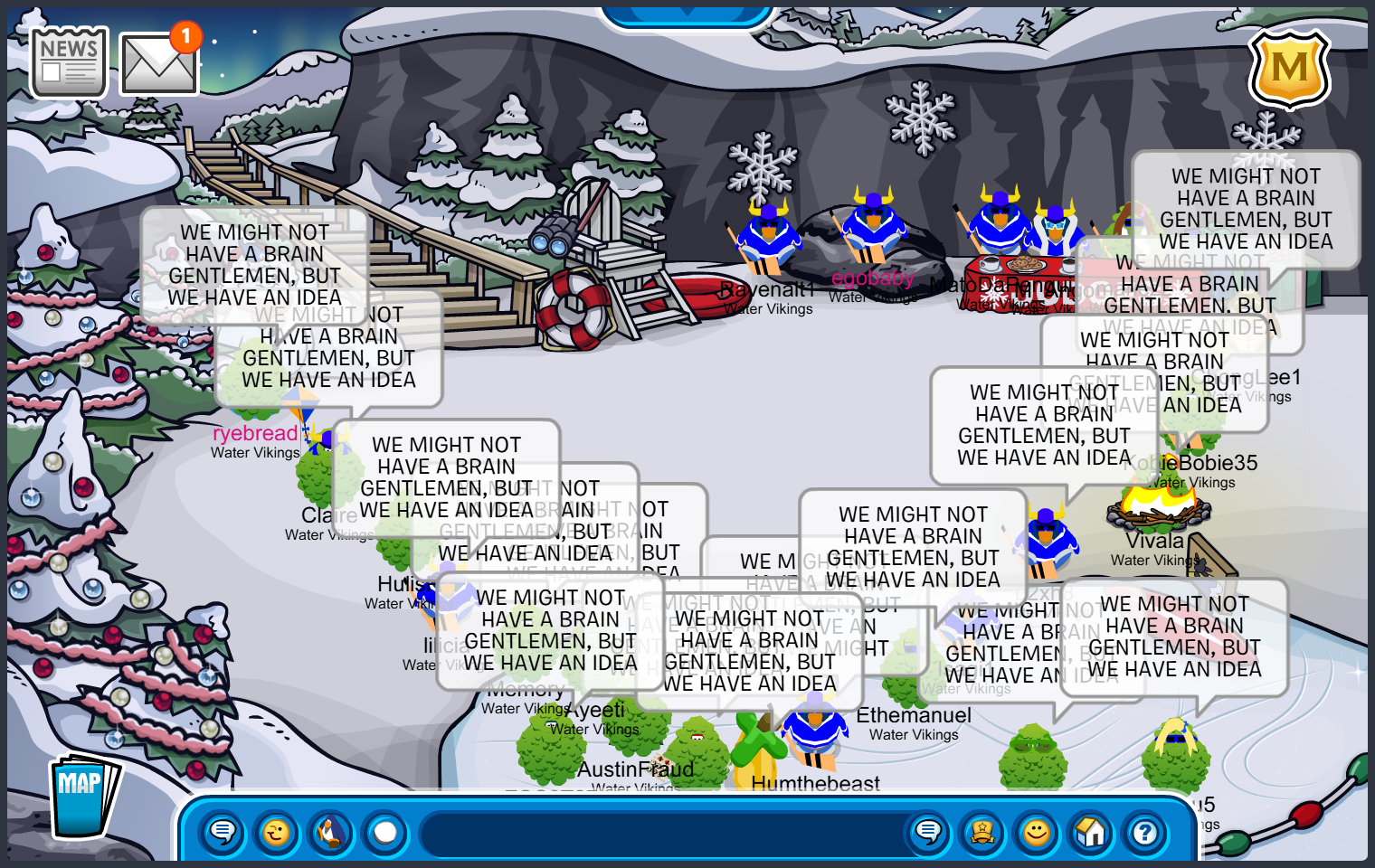Focus the chat message text bar
The width and height of the screenshot is (1375, 868).
tap(660, 834)
